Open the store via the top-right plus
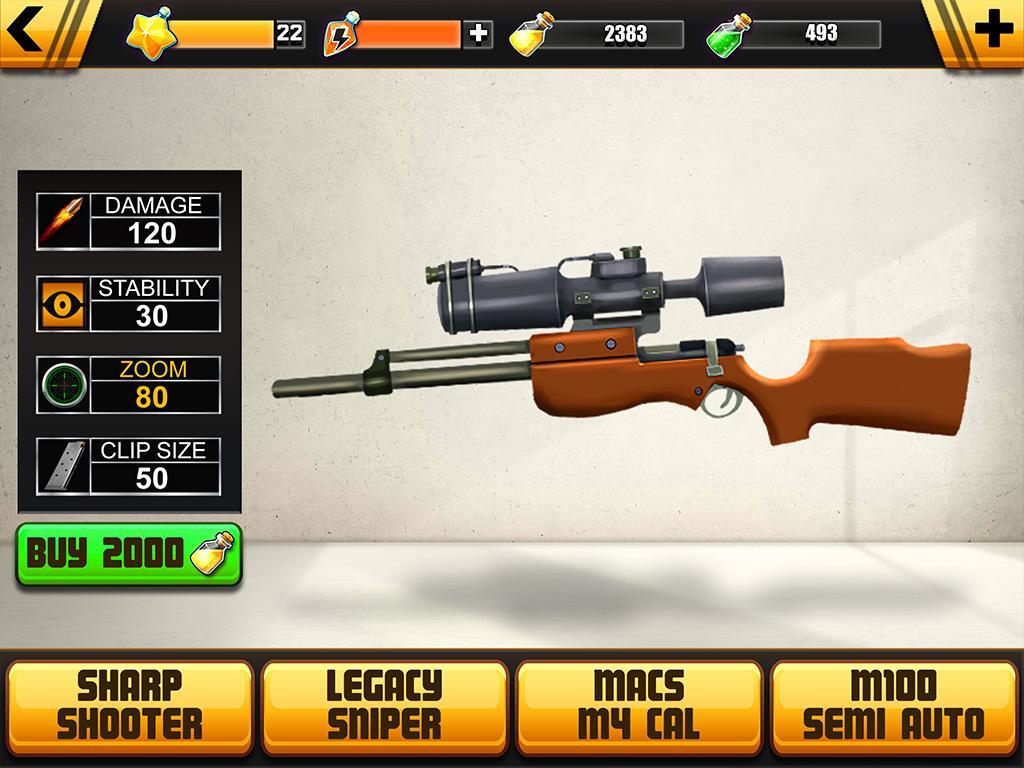 (991, 31)
